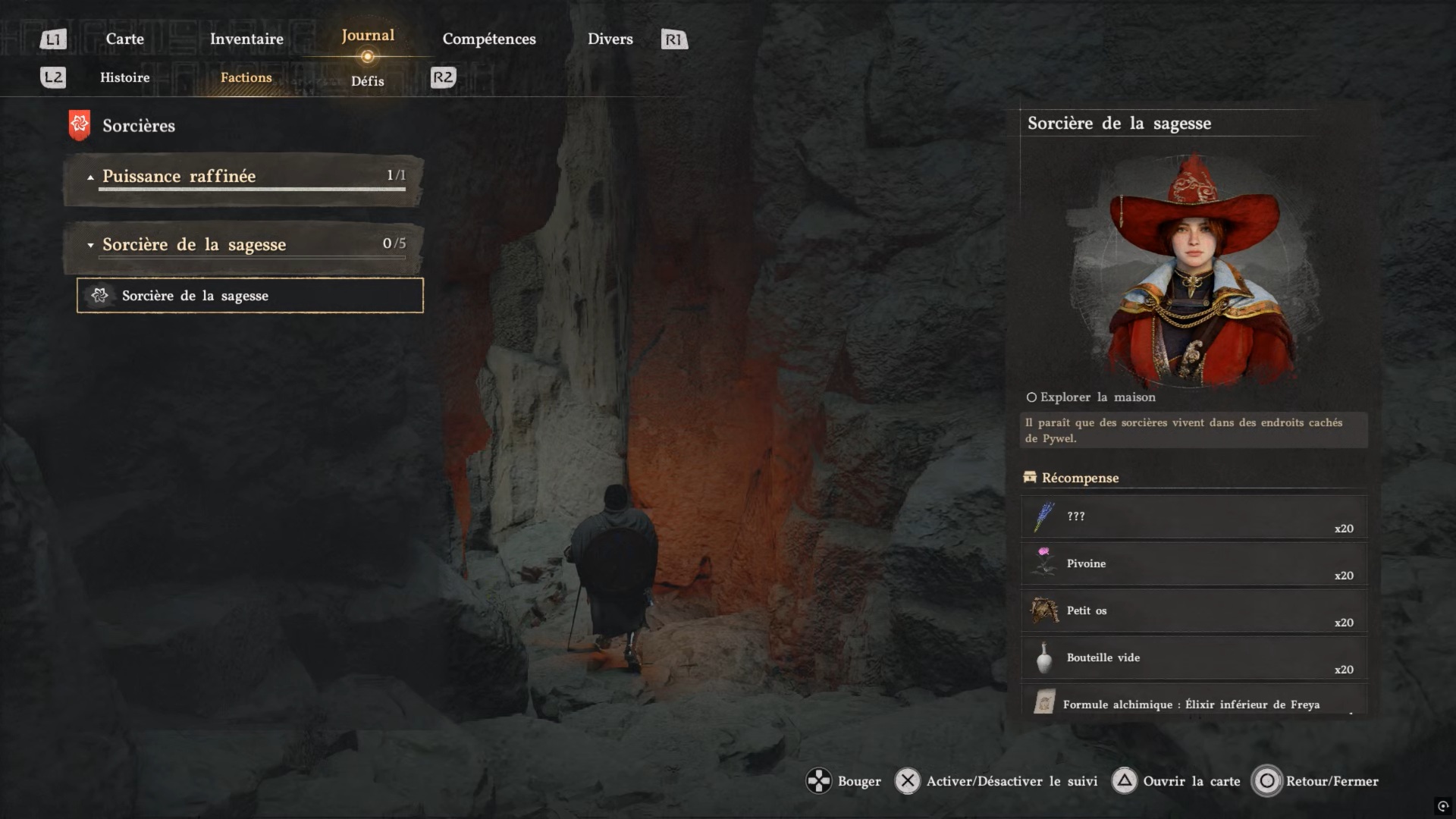
Task: Select the Formule alchimique reward row
Action: [1194, 702]
